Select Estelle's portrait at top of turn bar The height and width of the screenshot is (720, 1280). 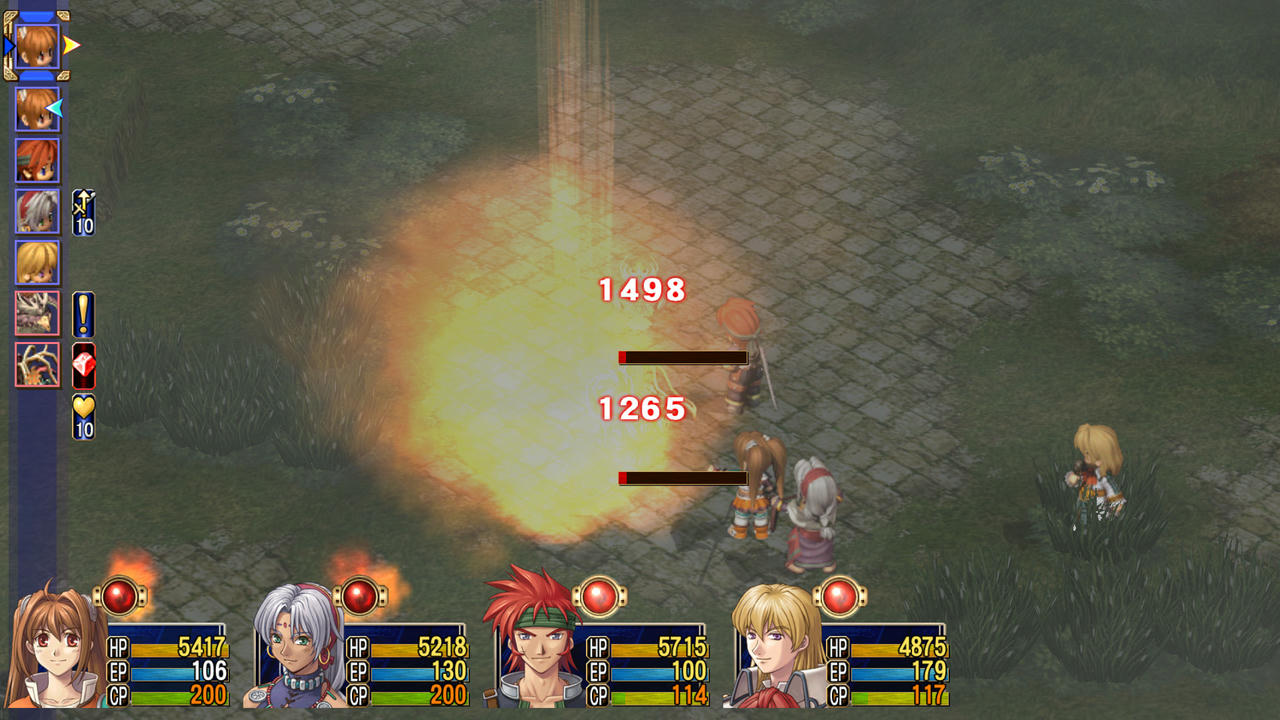click(x=36, y=45)
